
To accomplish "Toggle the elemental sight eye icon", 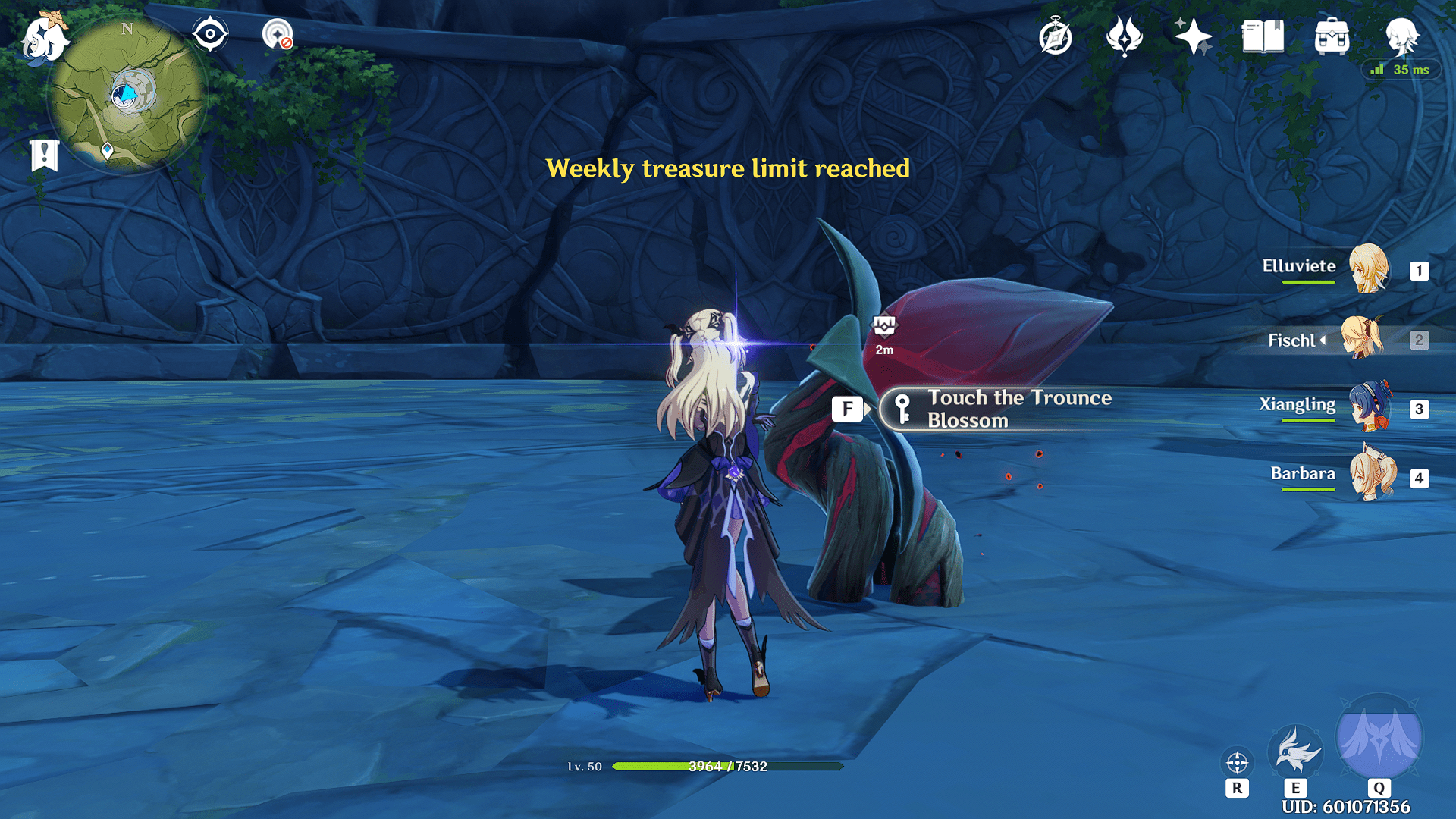I will pyautogui.click(x=210, y=33).
